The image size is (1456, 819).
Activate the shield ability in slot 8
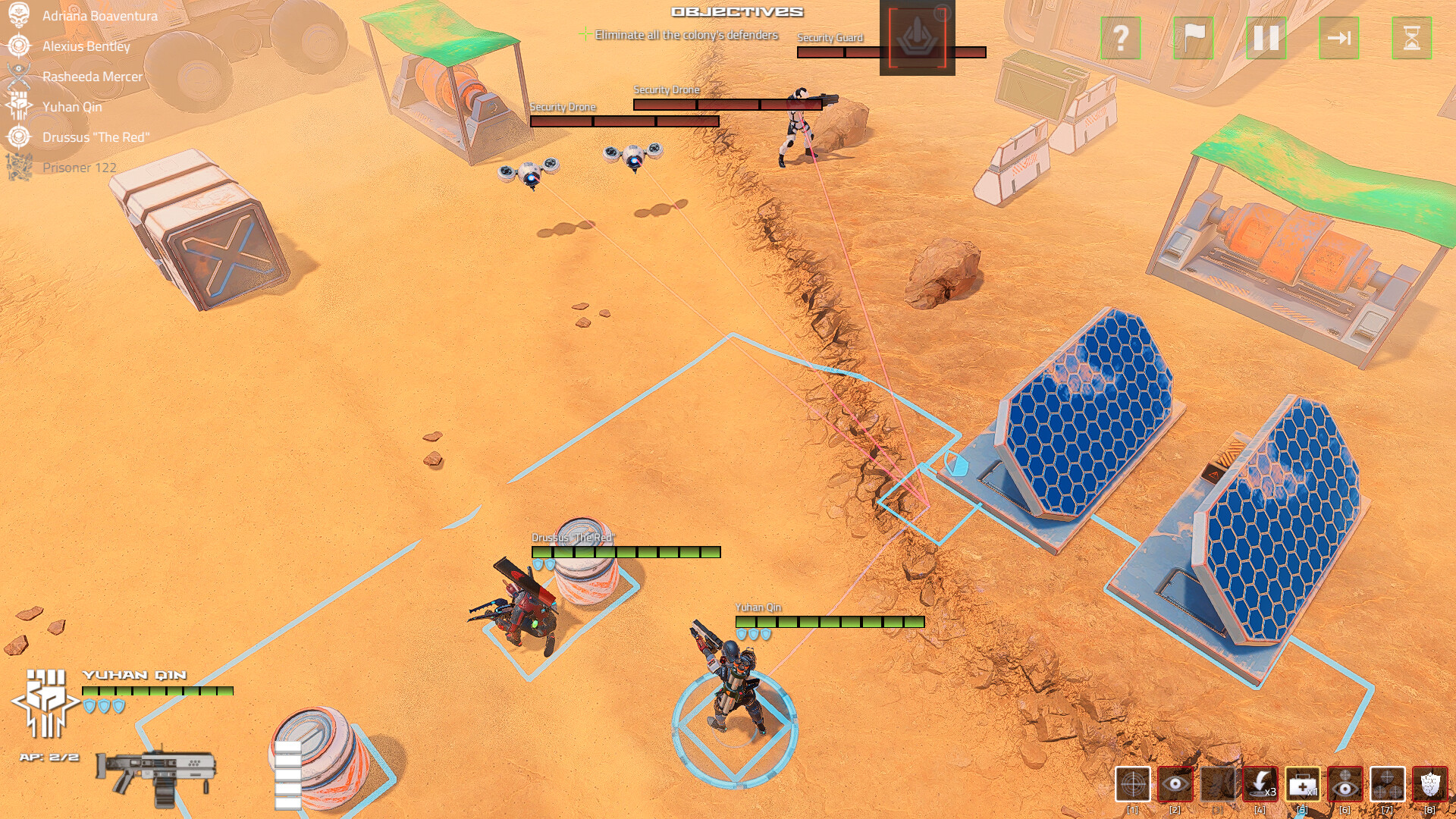click(1432, 784)
